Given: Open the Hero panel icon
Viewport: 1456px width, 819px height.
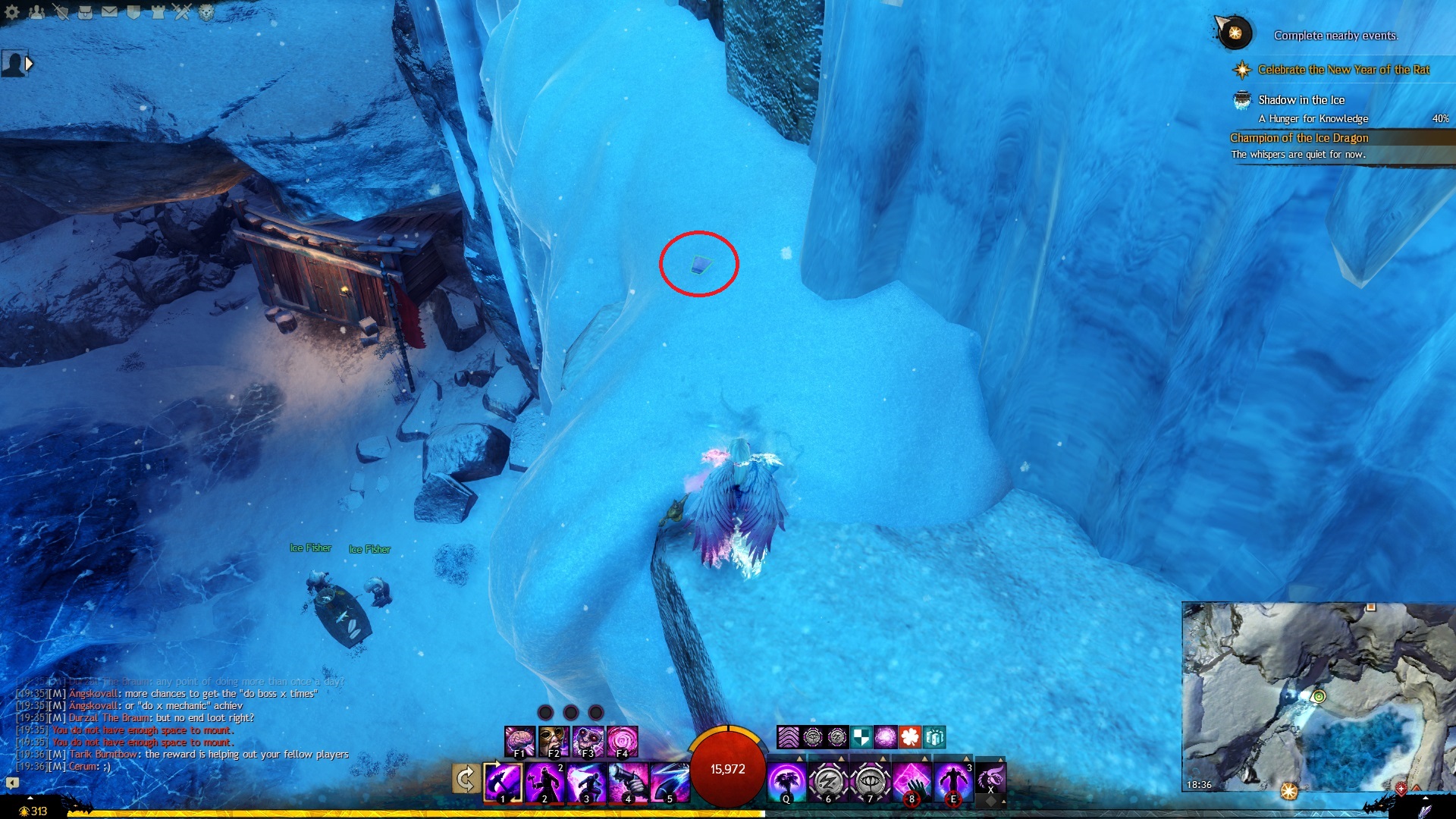Looking at the screenshot, I should 61,11.
